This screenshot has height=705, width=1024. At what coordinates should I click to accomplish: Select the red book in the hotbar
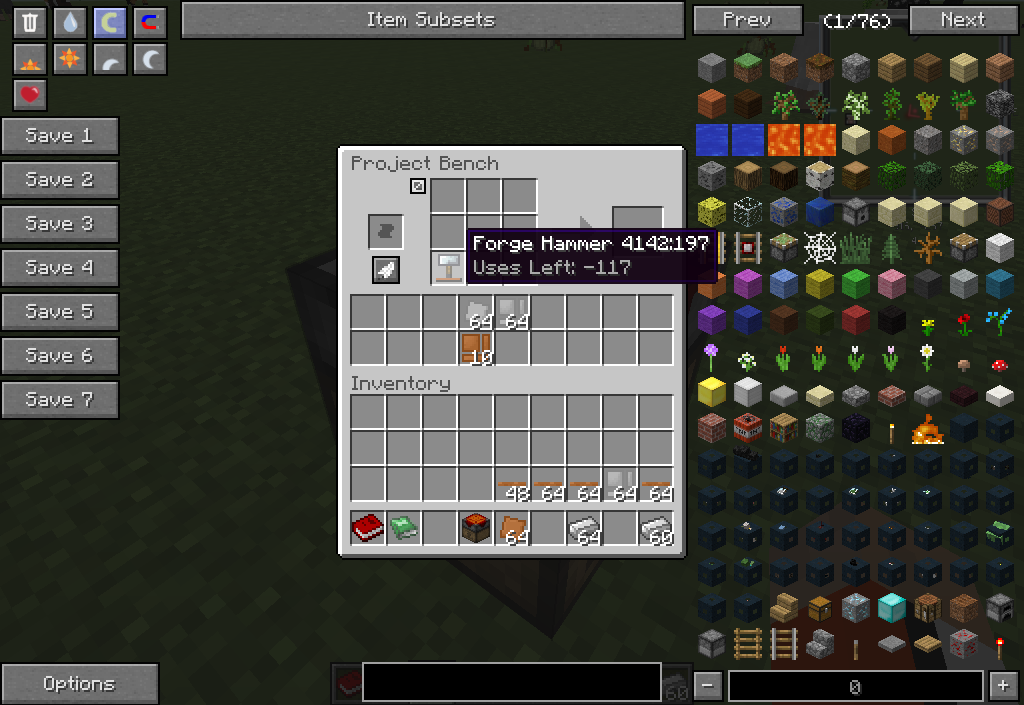(x=368, y=528)
